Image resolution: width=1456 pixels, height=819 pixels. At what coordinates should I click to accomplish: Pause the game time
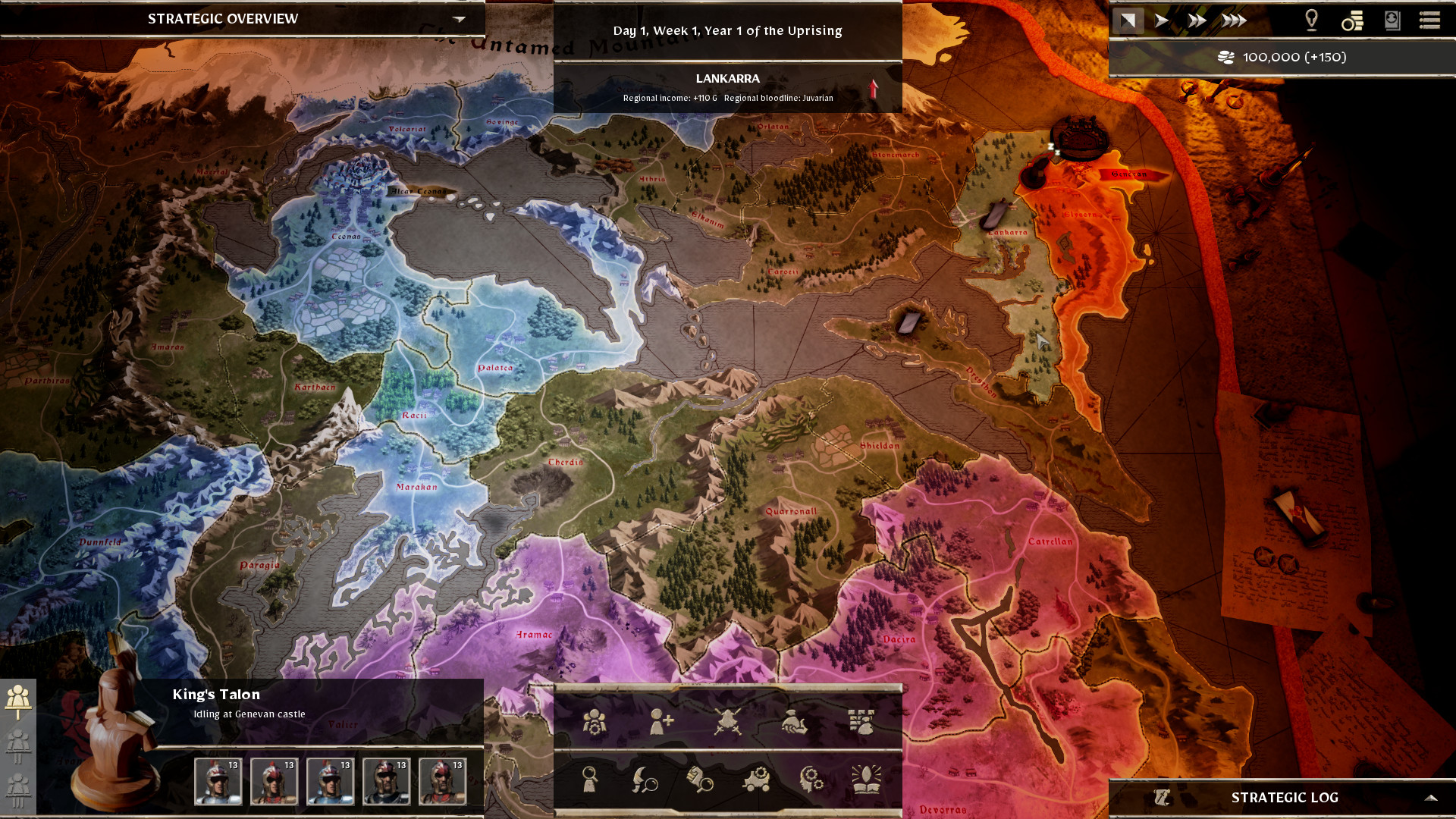[x=1128, y=20]
